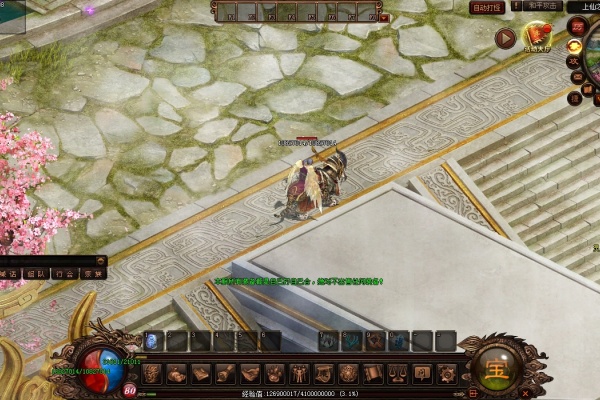600x400 pixels.
Task: Expand the top buff bar red arrow
Action: (385, 17)
